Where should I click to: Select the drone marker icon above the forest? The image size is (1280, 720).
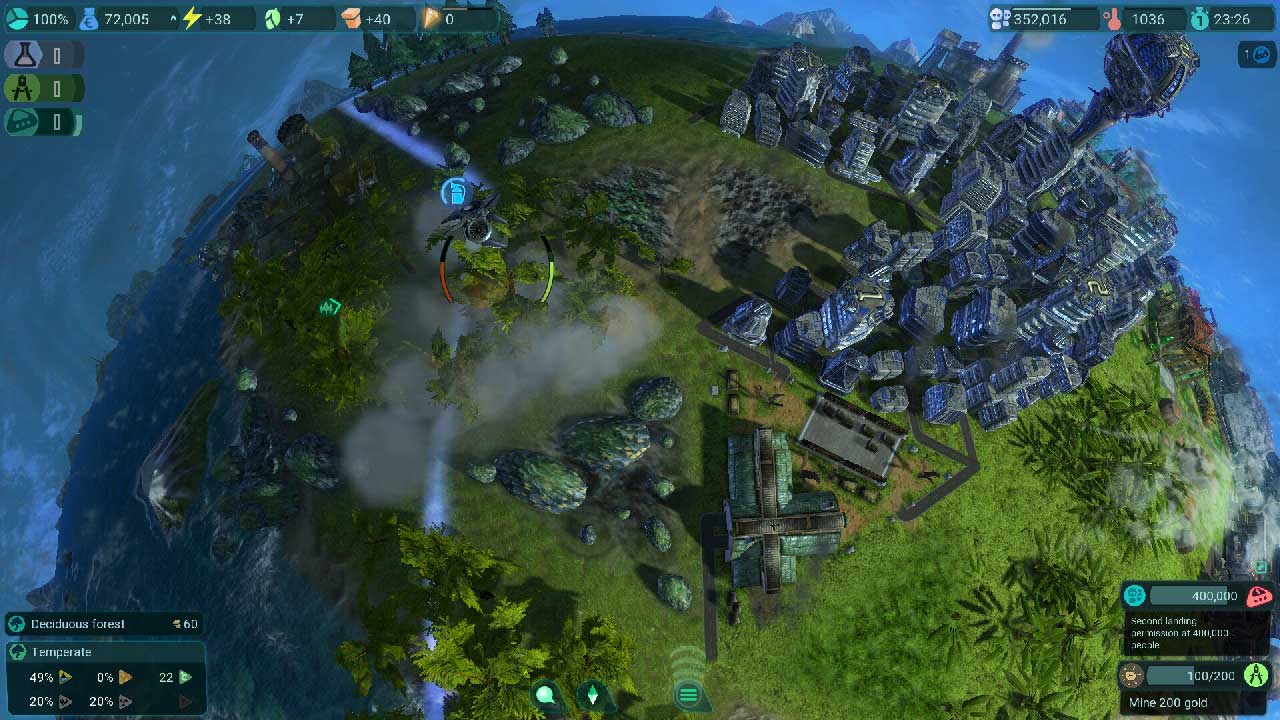pos(453,190)
